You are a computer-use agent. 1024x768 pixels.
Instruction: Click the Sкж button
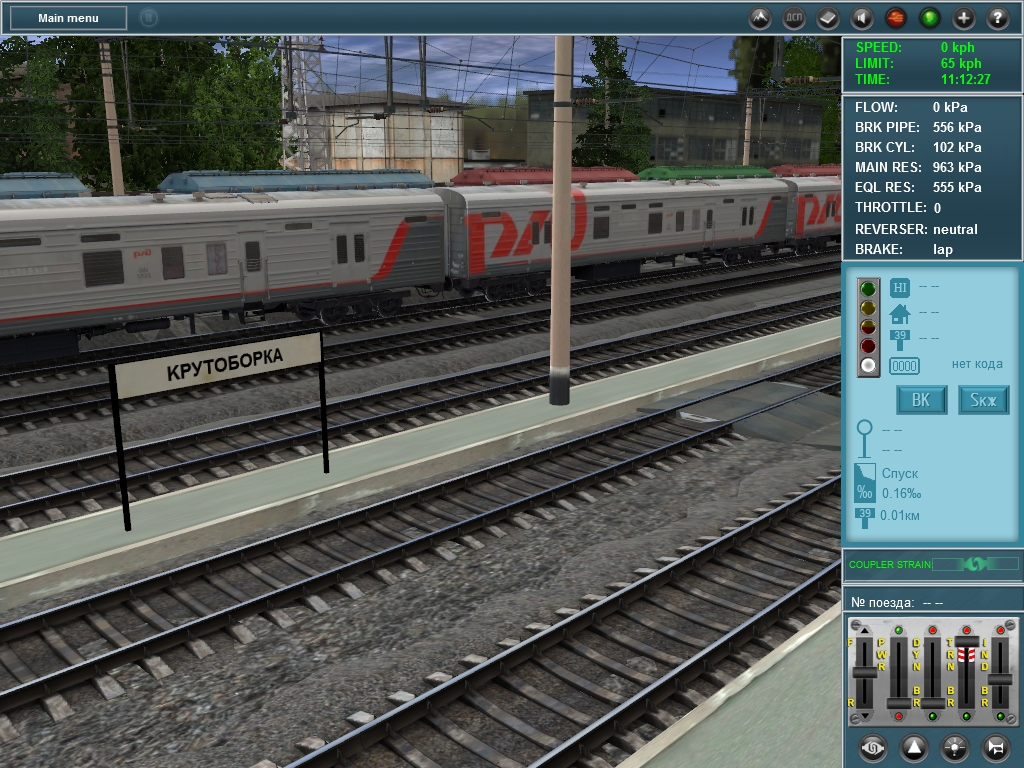[x=984, y=401]
